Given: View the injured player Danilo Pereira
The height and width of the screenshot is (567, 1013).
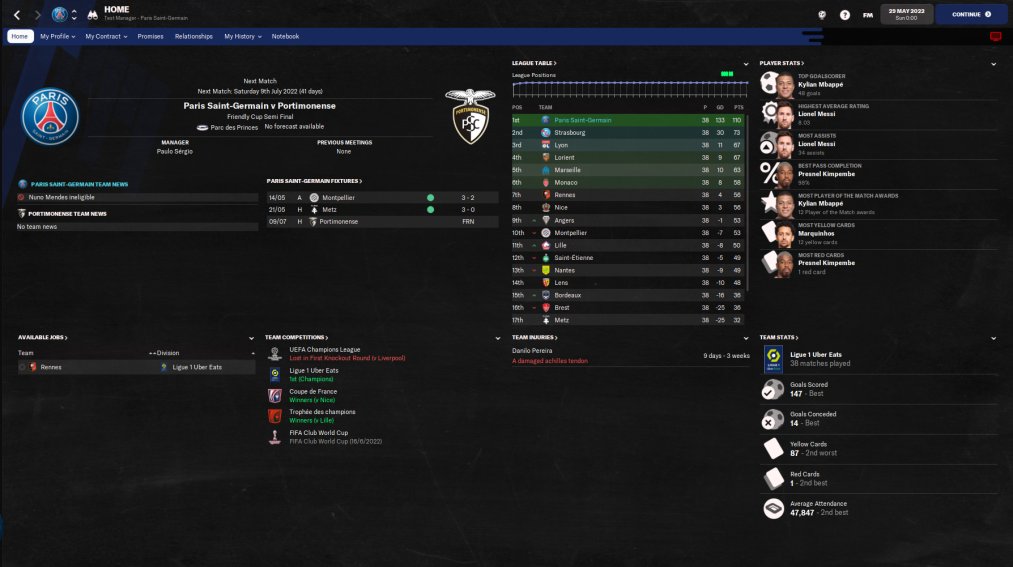Looking at the screenshot, I should (536, 351).
